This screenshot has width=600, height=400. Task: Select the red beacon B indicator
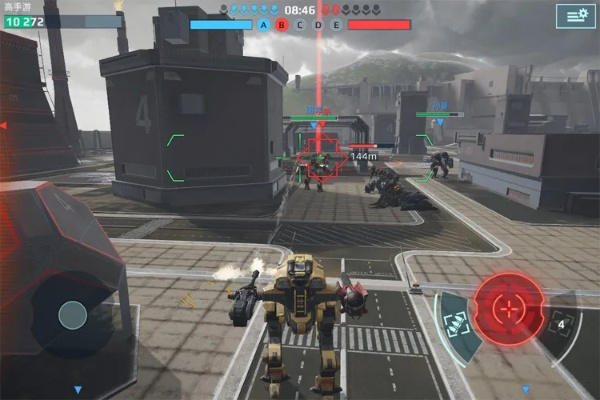click(x=281, y=24)
